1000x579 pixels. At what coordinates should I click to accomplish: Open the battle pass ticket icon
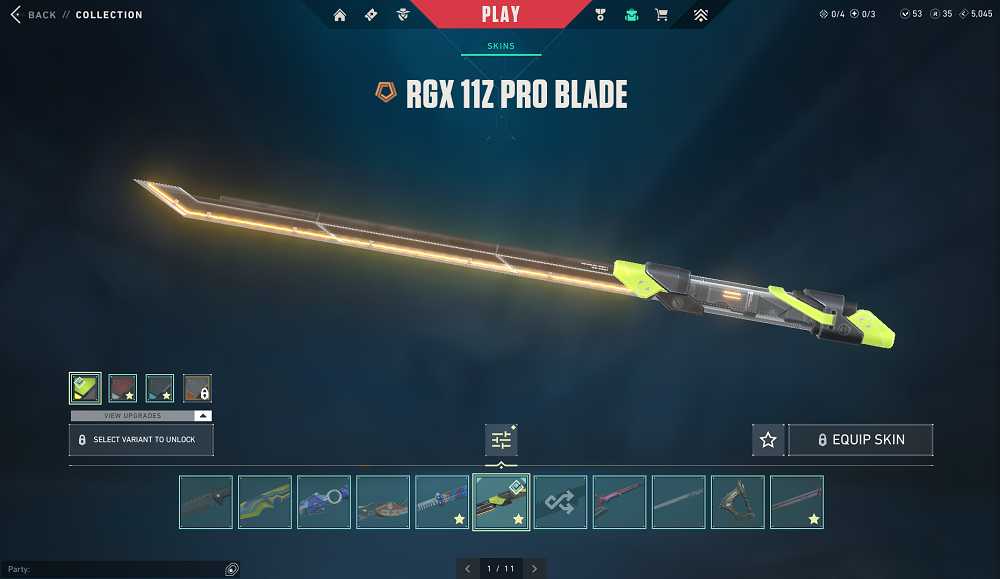[371, 15]
